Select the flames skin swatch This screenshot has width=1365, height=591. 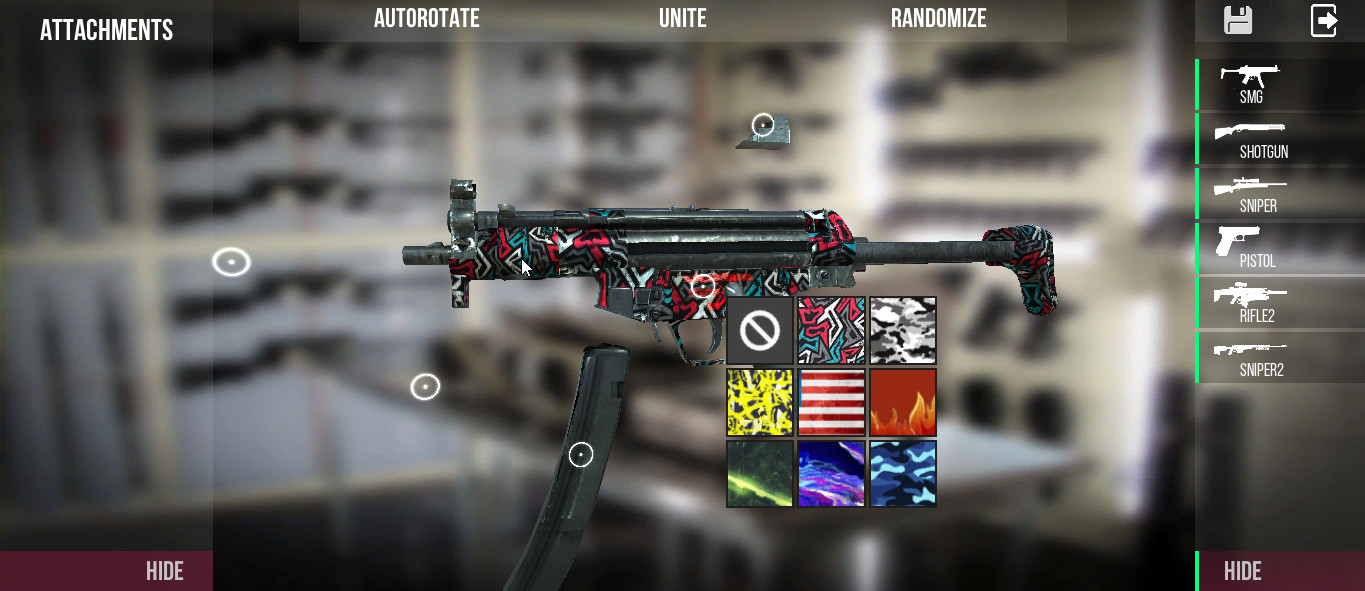click(903, 402)
